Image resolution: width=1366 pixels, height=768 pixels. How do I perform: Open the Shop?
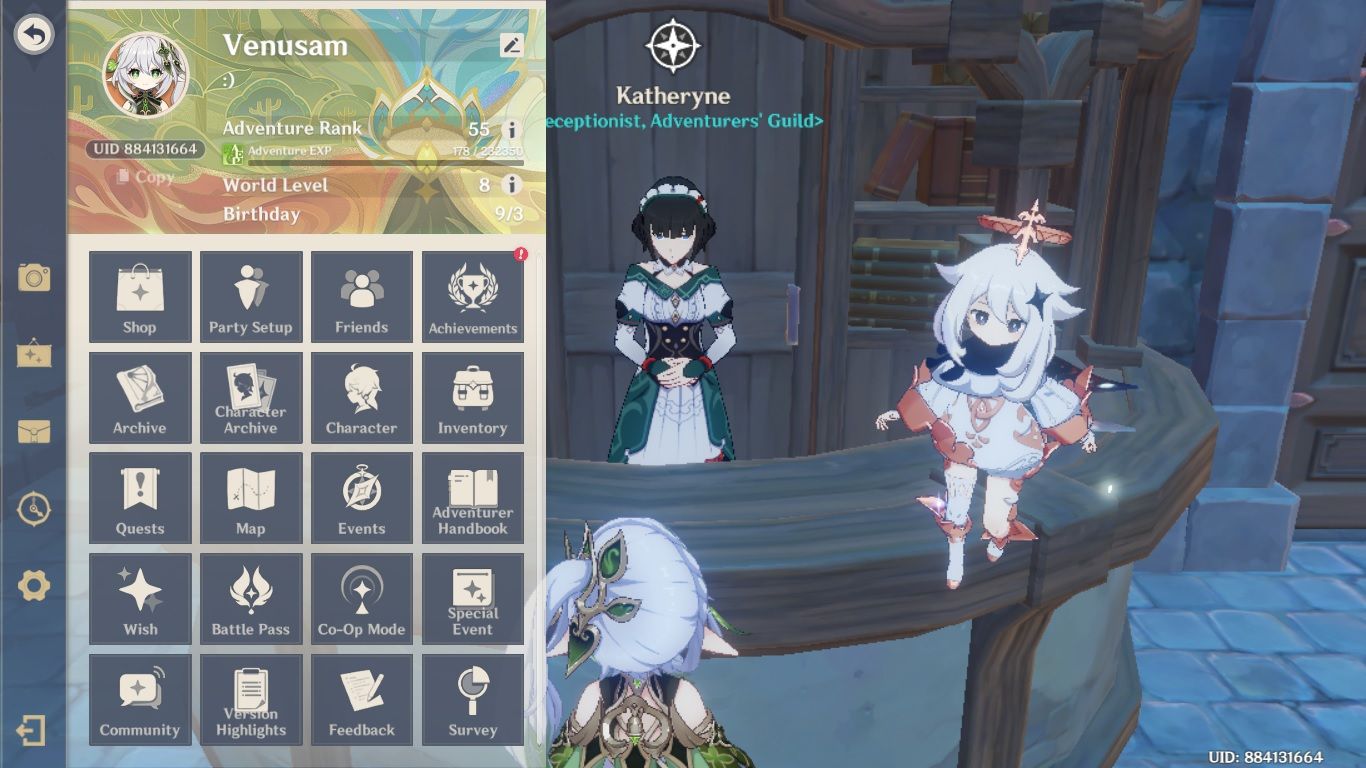139,297
